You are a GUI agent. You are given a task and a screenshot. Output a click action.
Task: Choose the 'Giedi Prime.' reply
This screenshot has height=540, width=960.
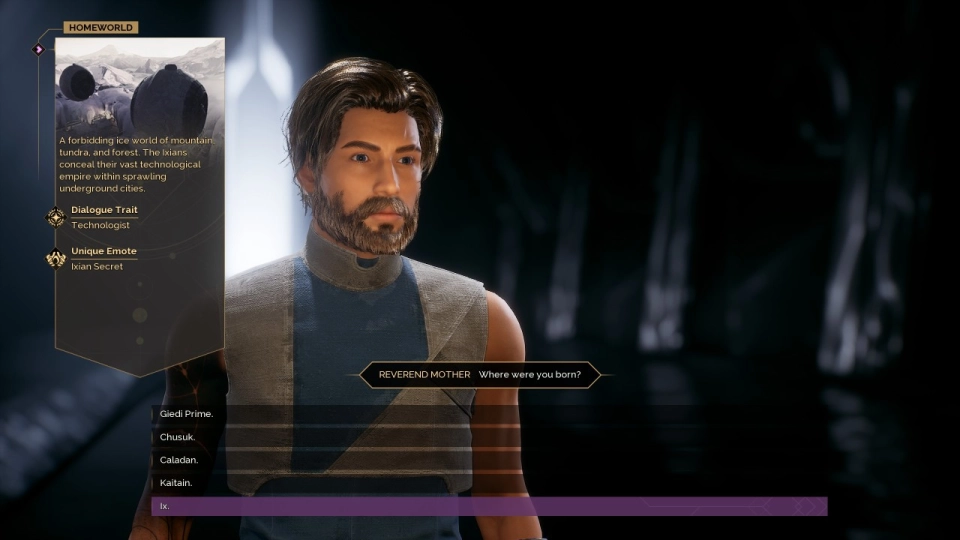tap(187, 414)
